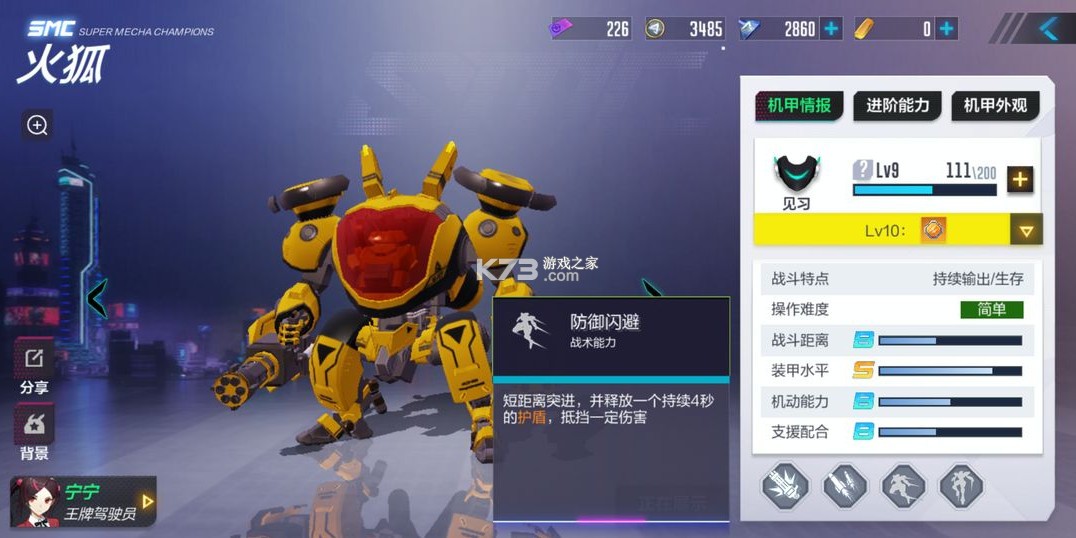Tap the 分享 share button
This screenshot has width=1076, height=538.
34,368
